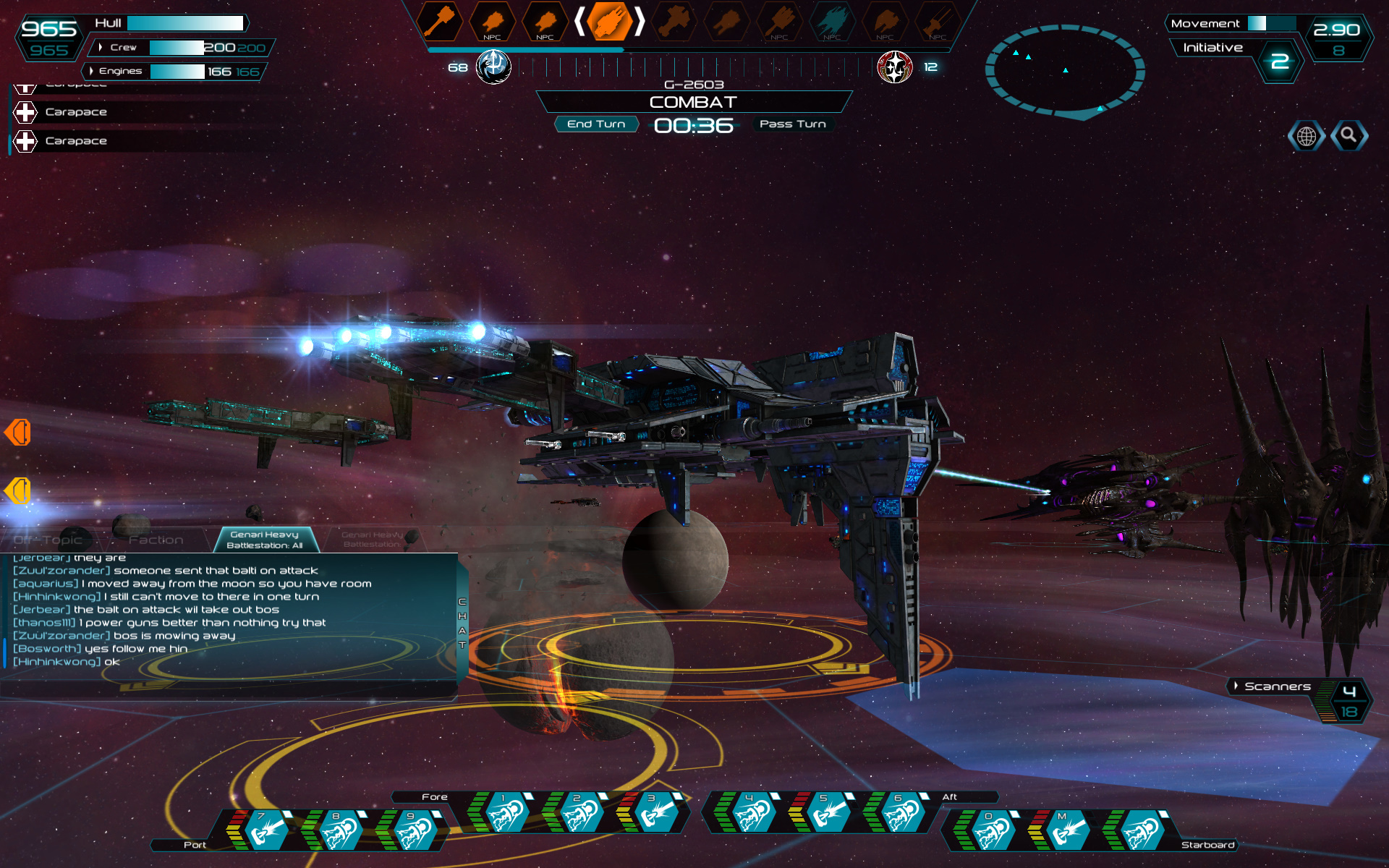
Task: Click the End Turn button
Action: pyautogui.click(x=596, y=124)
